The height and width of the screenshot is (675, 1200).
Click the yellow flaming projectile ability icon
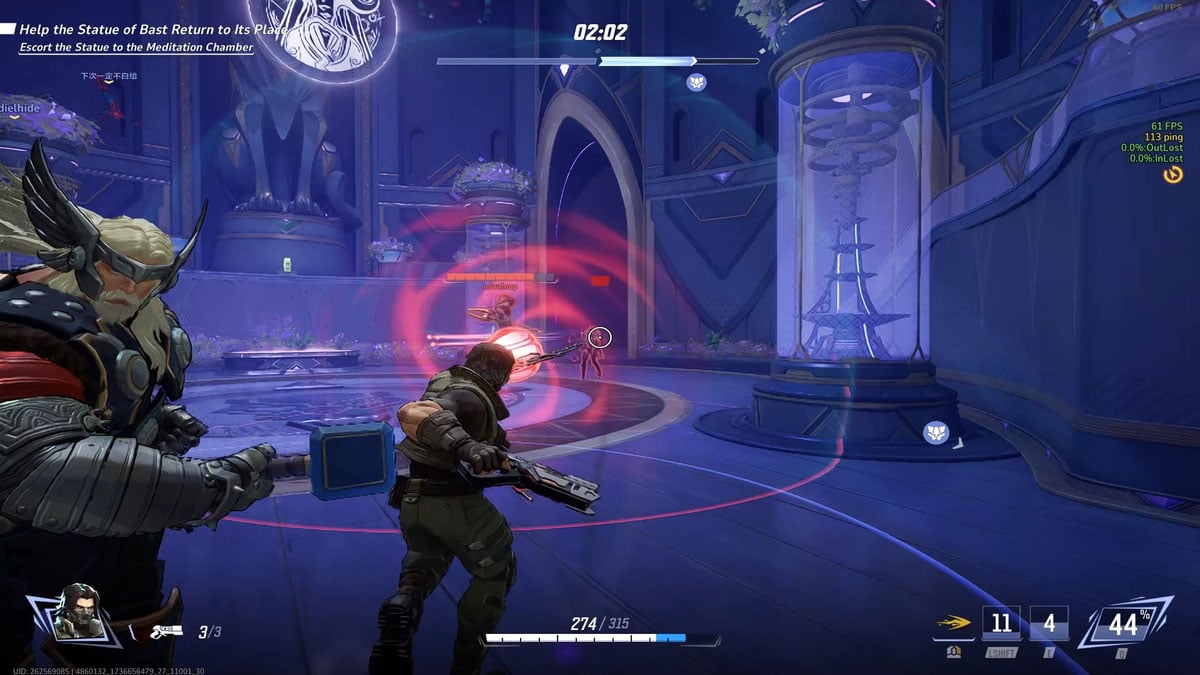point(954,623)
